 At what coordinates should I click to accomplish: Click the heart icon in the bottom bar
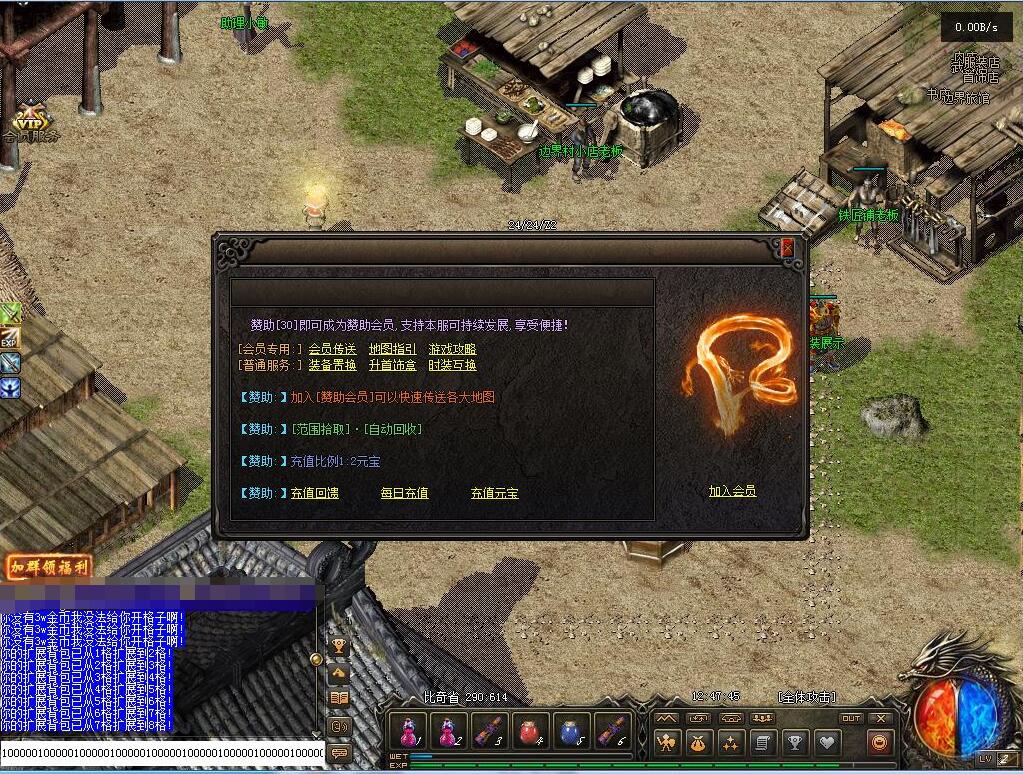pyautogui.click(x=826, y=742)
